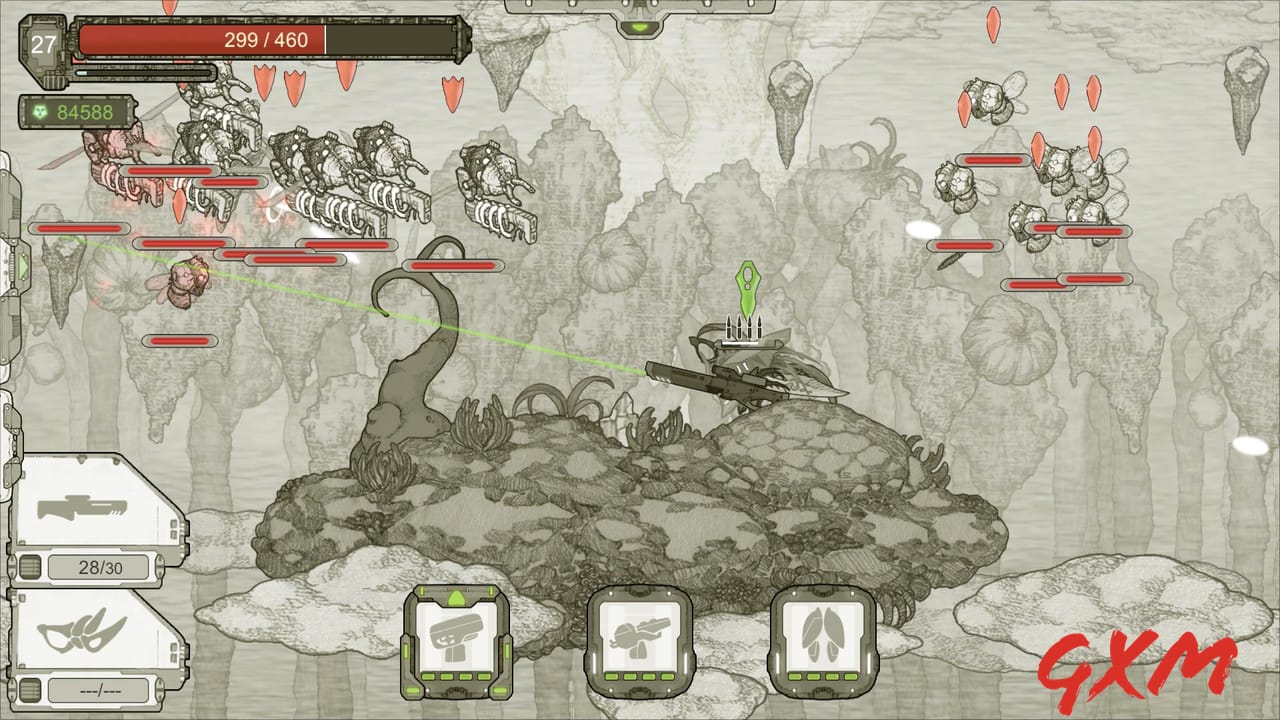Screen dimensions: 1280x720
Task: Toggle the pistol slot's active indicator
Action: click(x=456, y=598)
